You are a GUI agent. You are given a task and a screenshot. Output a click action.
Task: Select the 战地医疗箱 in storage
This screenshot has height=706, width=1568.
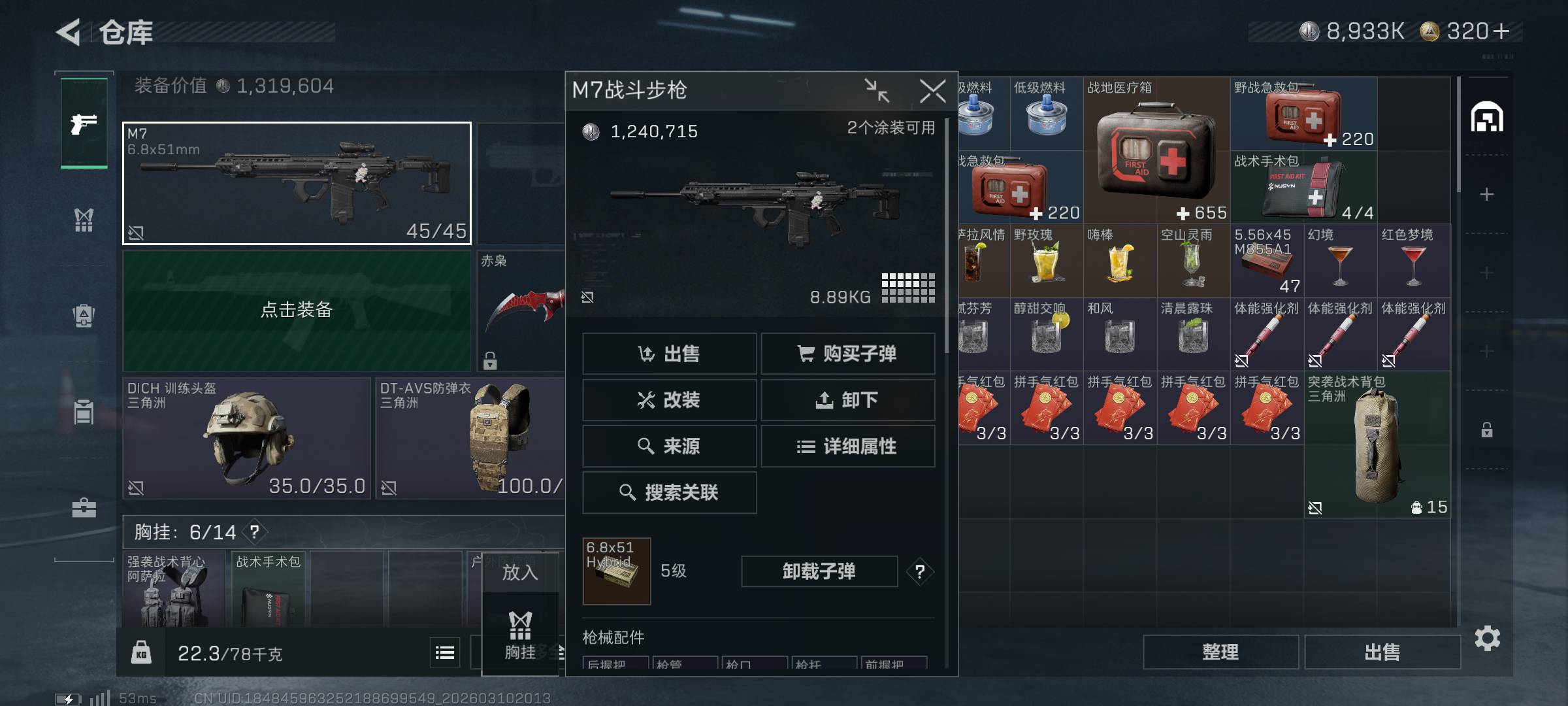tap(1156, 150)
